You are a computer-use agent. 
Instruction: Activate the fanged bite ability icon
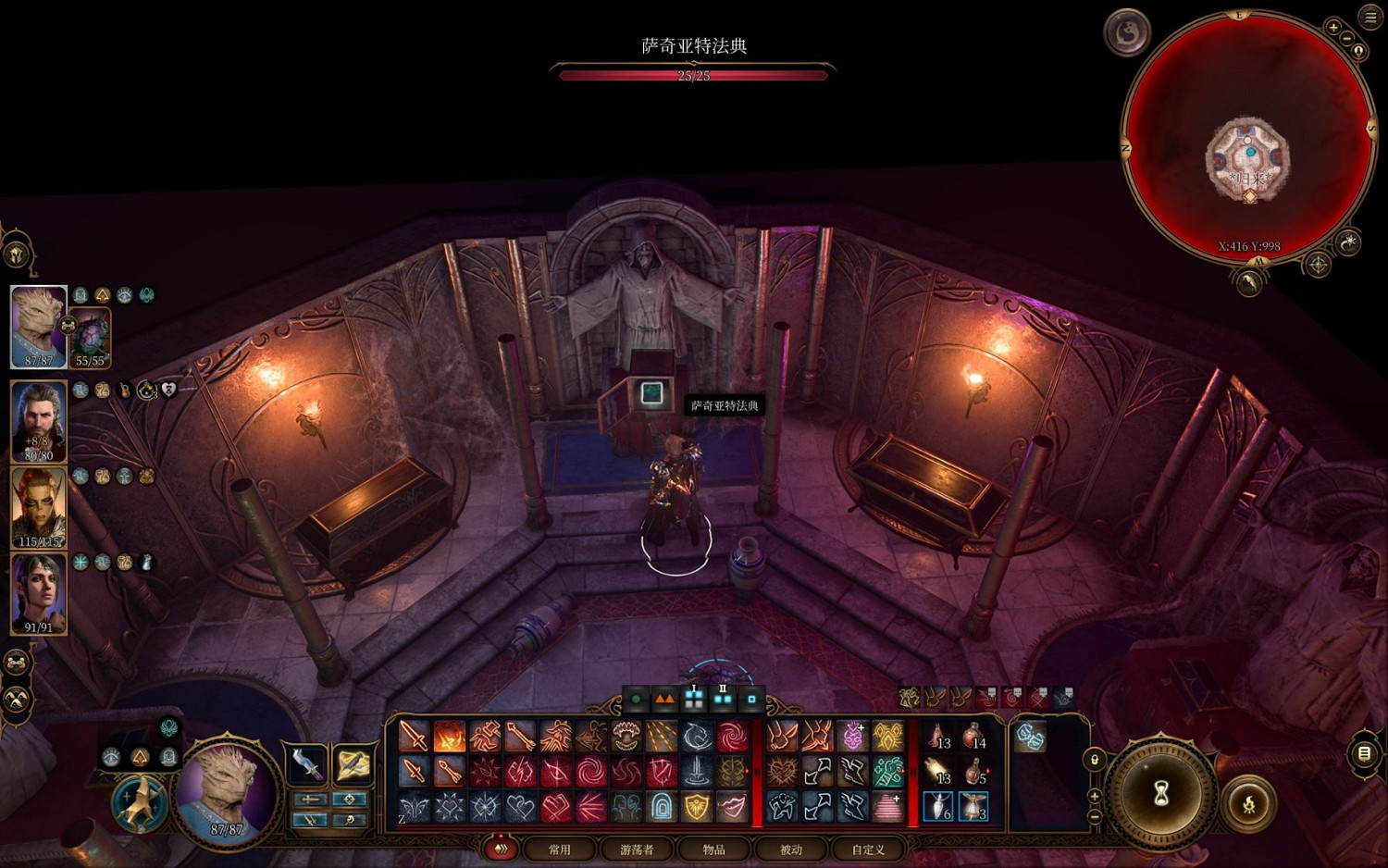[626, 737]
